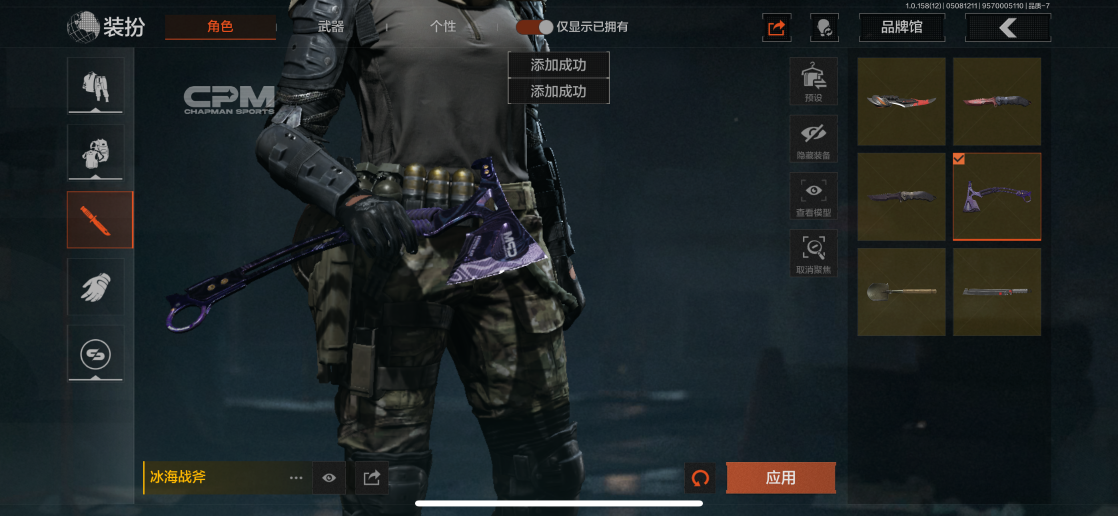The image size is (1118, 516).
Task: Open the backpack gear category
Action: coord(96,152)
